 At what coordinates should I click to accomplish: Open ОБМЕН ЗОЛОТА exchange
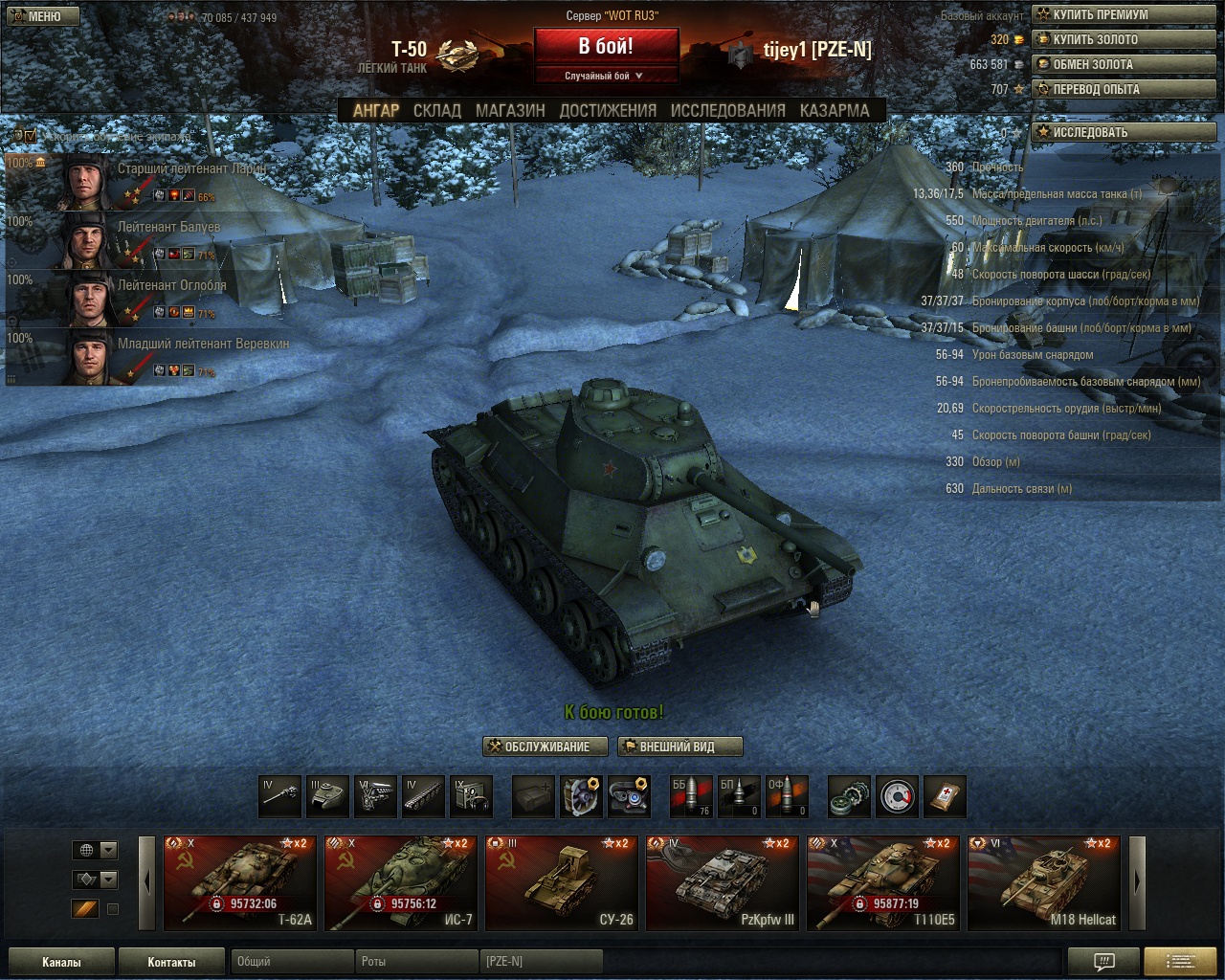pos(1124,64)
